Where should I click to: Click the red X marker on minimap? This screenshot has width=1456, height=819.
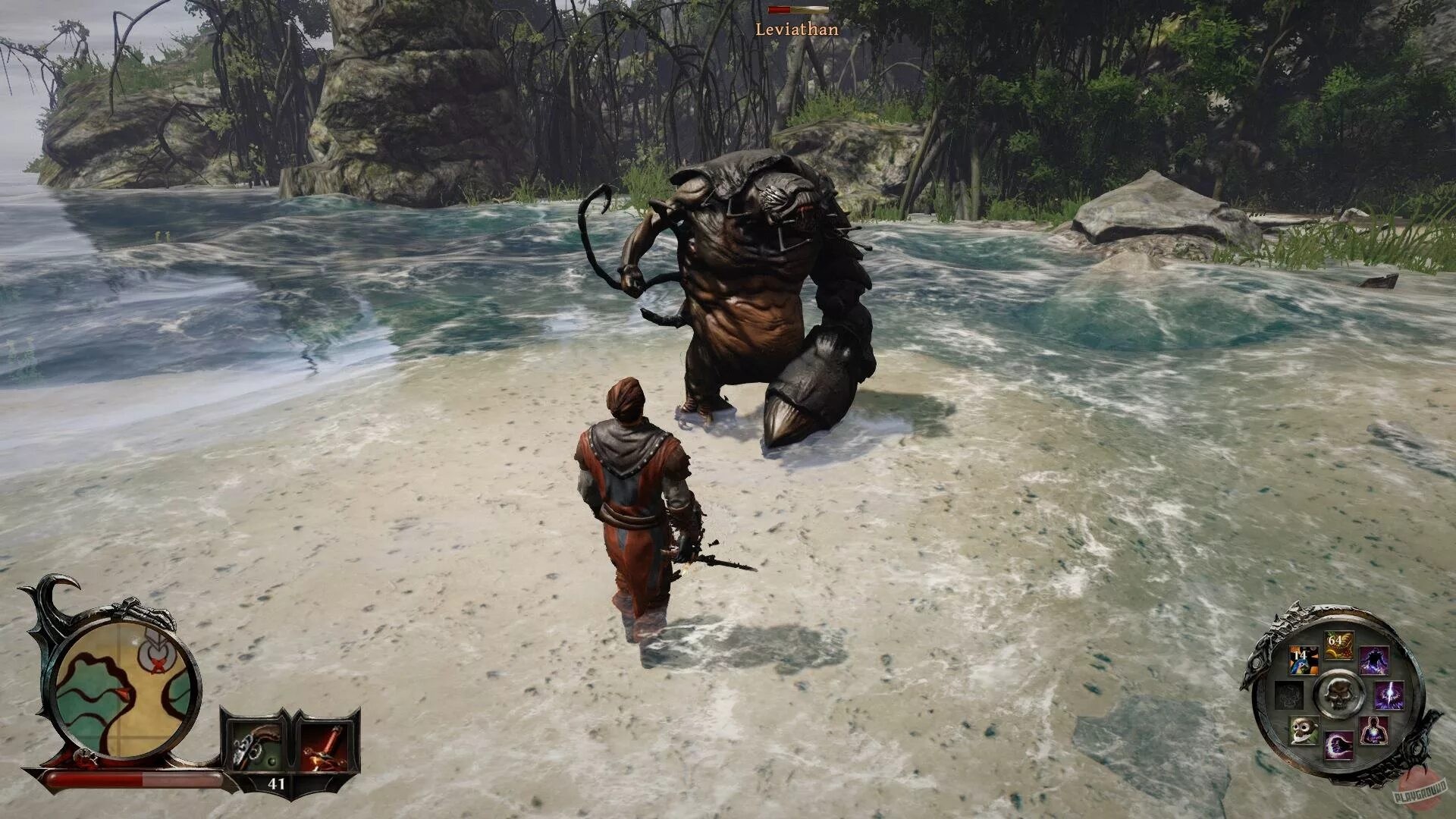tap(157, 665)
